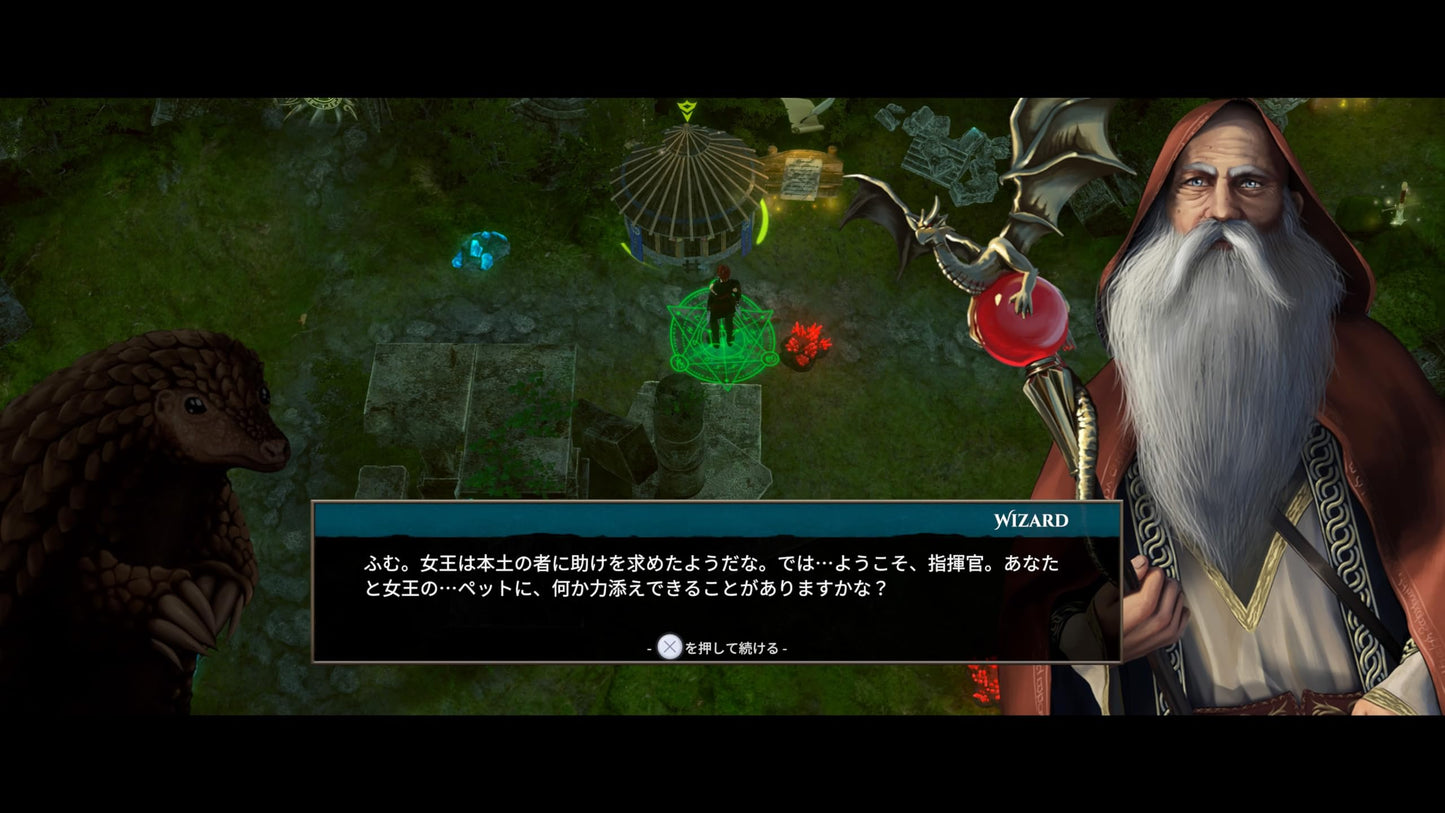Click the PlayStation X button icon to continue
Viewport: 1445px width, 813px height.
click(x=669, y=647)
